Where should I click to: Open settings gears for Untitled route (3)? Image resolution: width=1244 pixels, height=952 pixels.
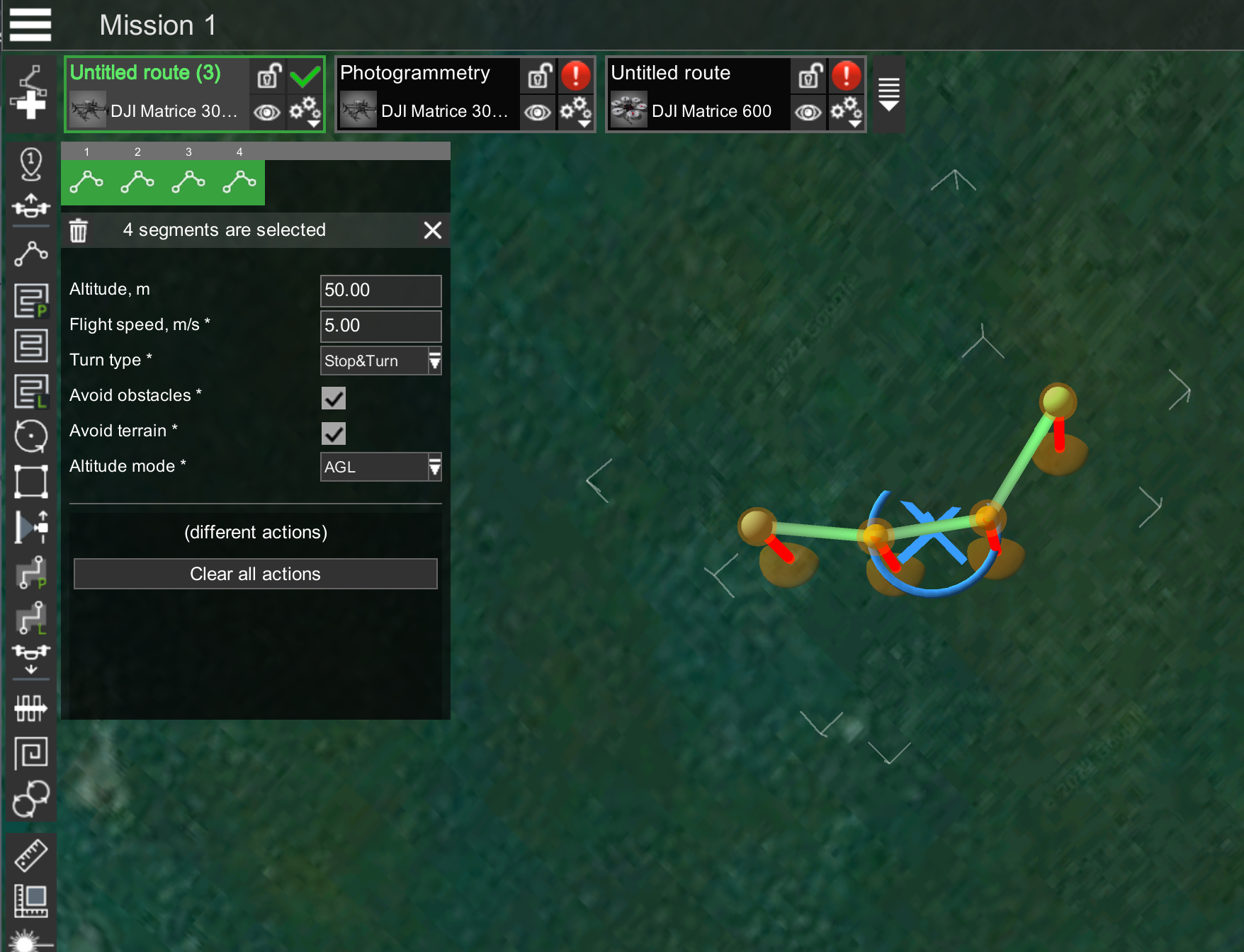[305, 112]
